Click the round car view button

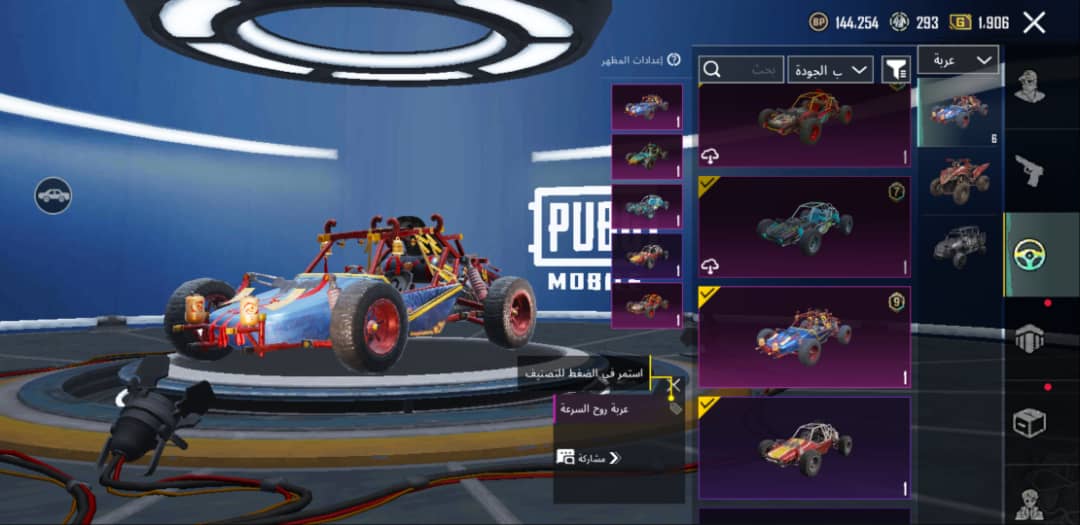(53, 196)
